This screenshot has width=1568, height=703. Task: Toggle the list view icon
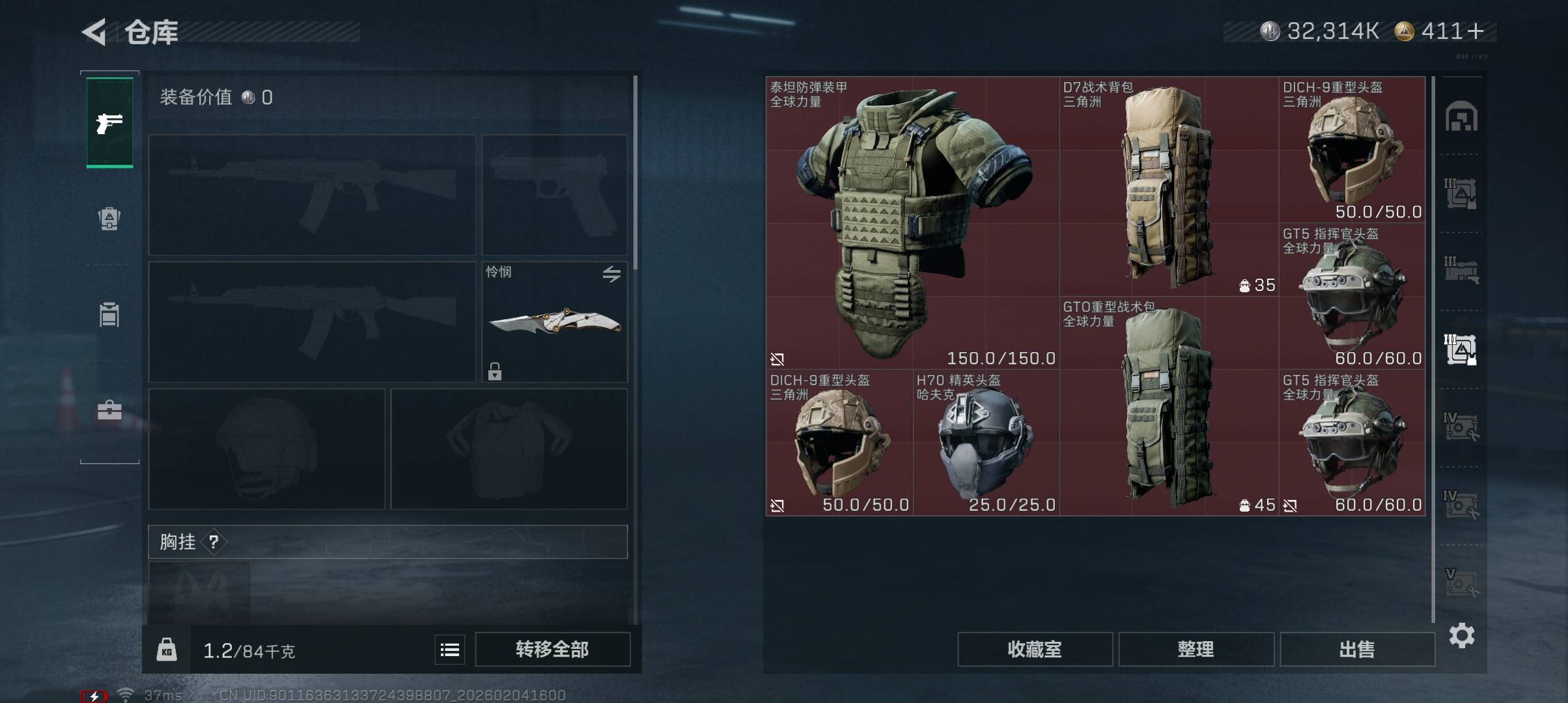pyautogui.click(x=450, y=650)
